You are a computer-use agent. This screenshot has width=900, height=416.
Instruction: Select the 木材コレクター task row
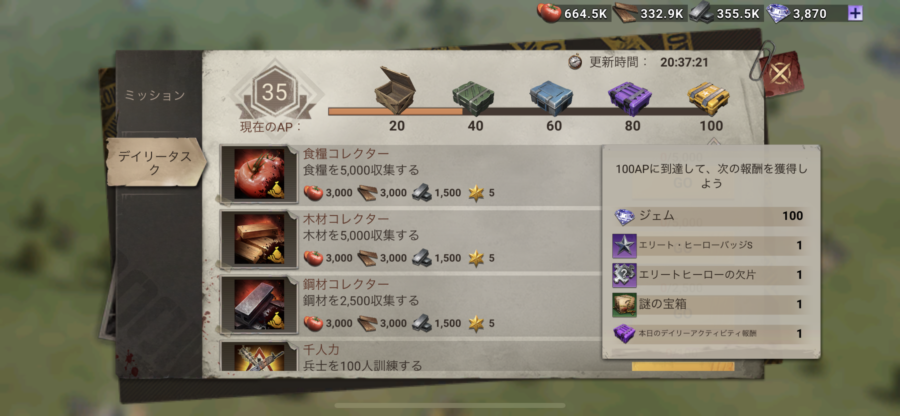tap(410, 239)
